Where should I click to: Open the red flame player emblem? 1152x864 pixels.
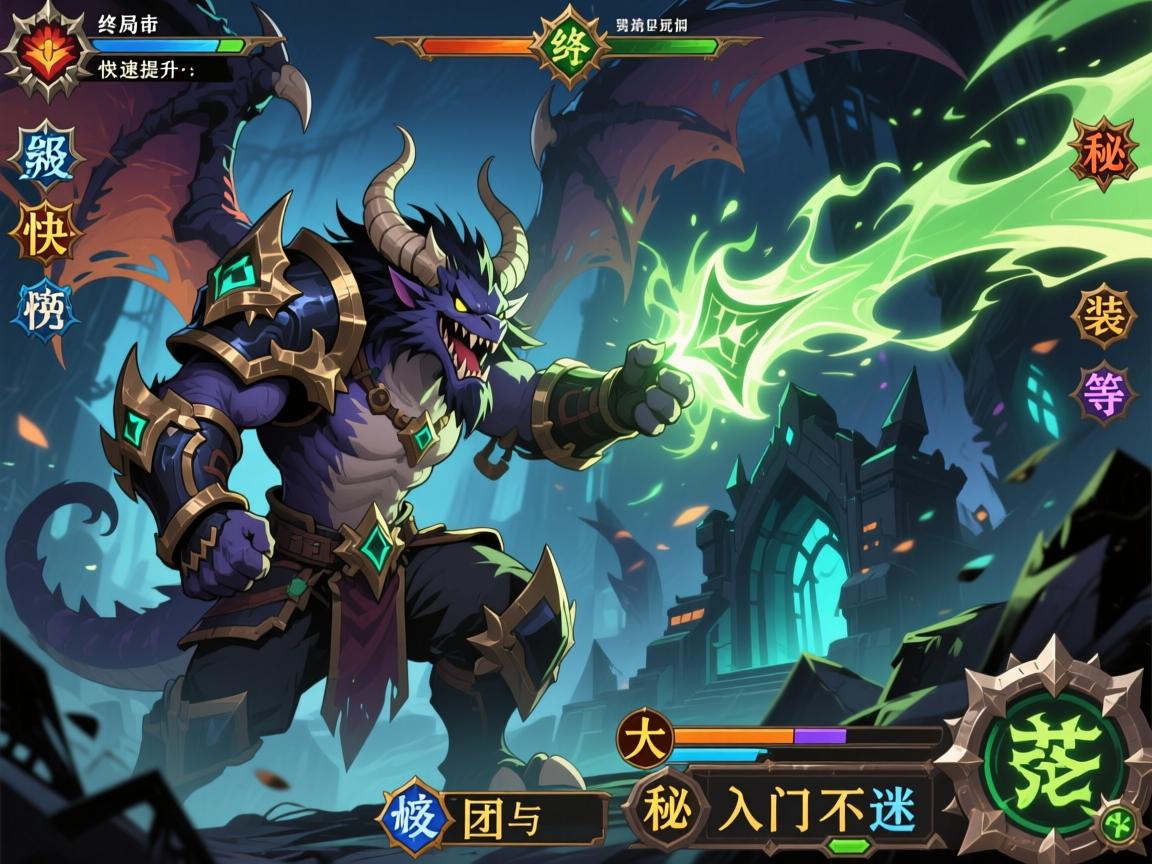coord(43,47)
